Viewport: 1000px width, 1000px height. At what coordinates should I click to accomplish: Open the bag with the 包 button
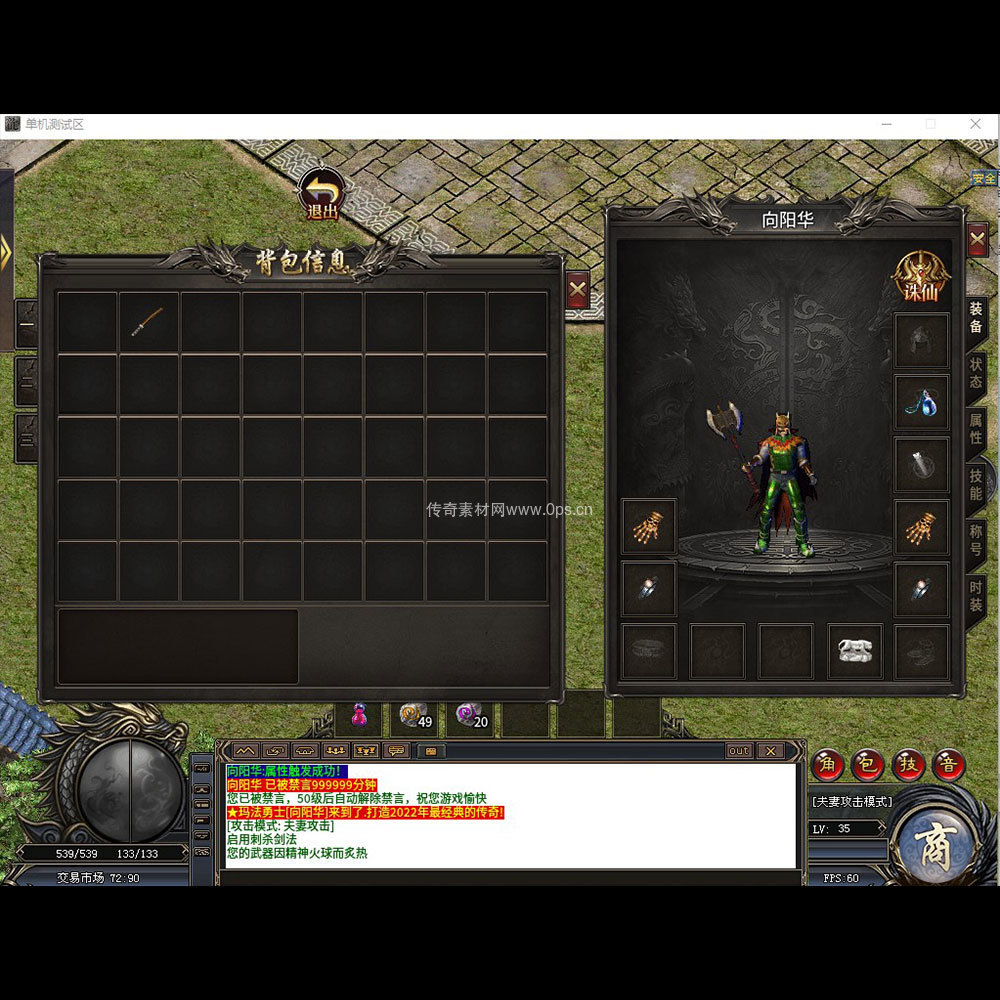868,765
